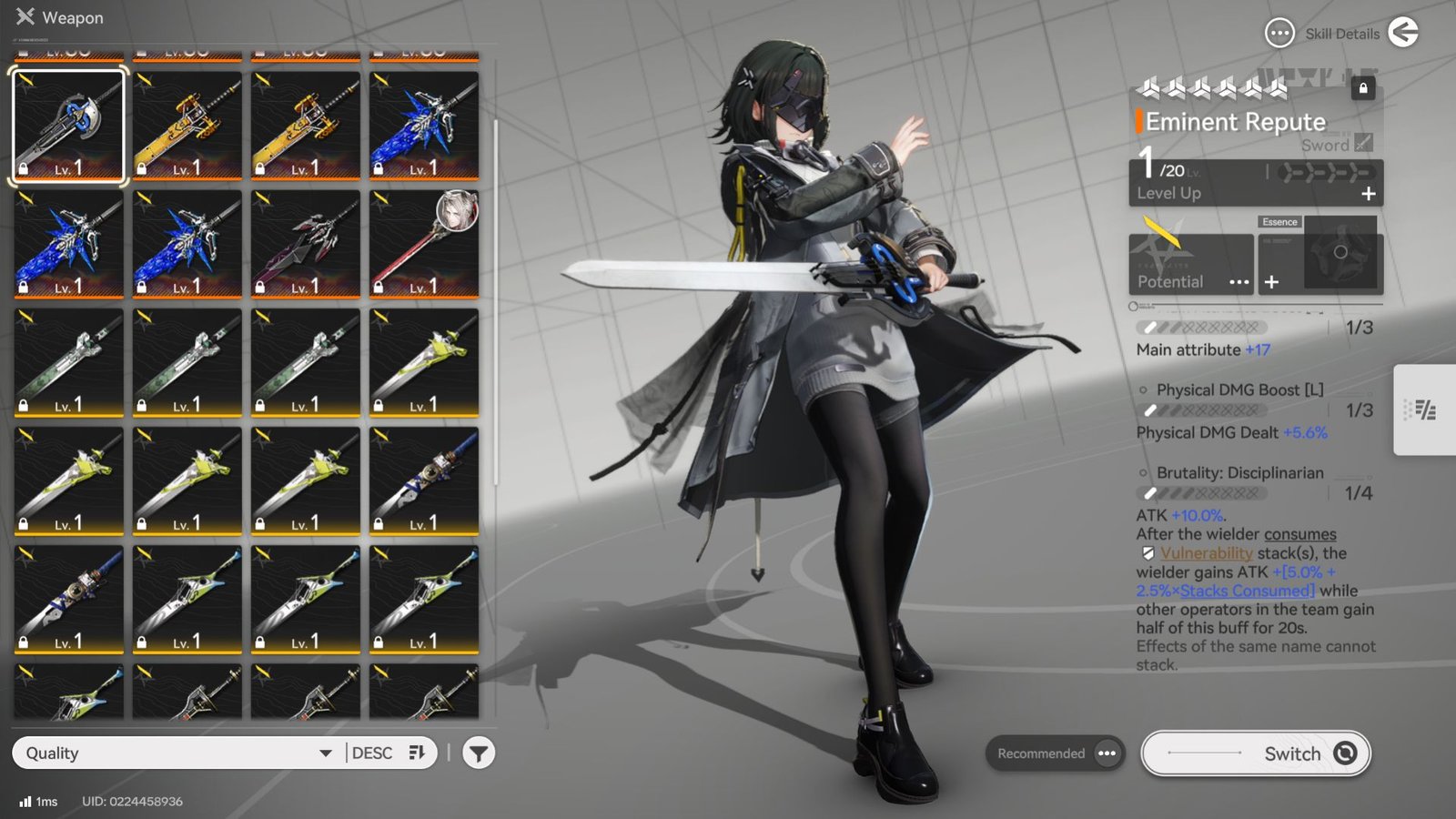Select the Eminent Repute sword slot

[x=68, y=126]
